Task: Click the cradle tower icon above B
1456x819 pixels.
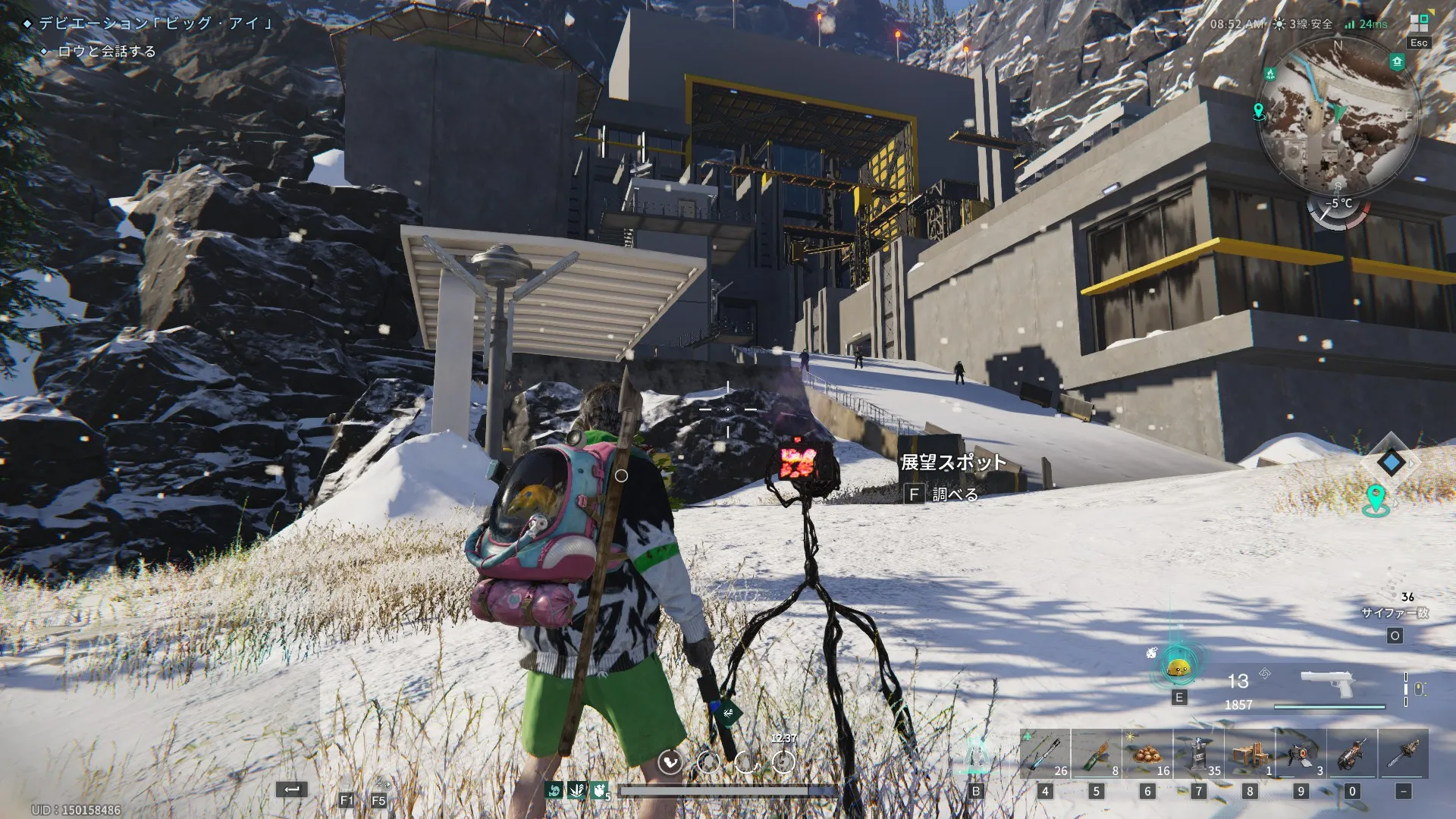Action: (x=976, y=755)
